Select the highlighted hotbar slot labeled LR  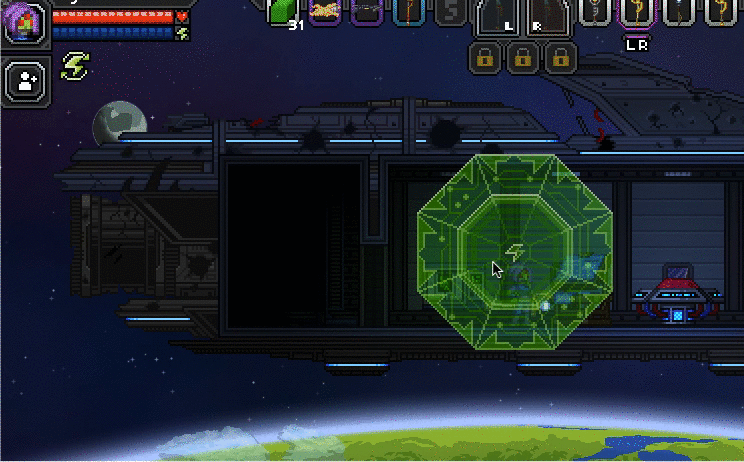pyautogui.click(x=635, y=12)
